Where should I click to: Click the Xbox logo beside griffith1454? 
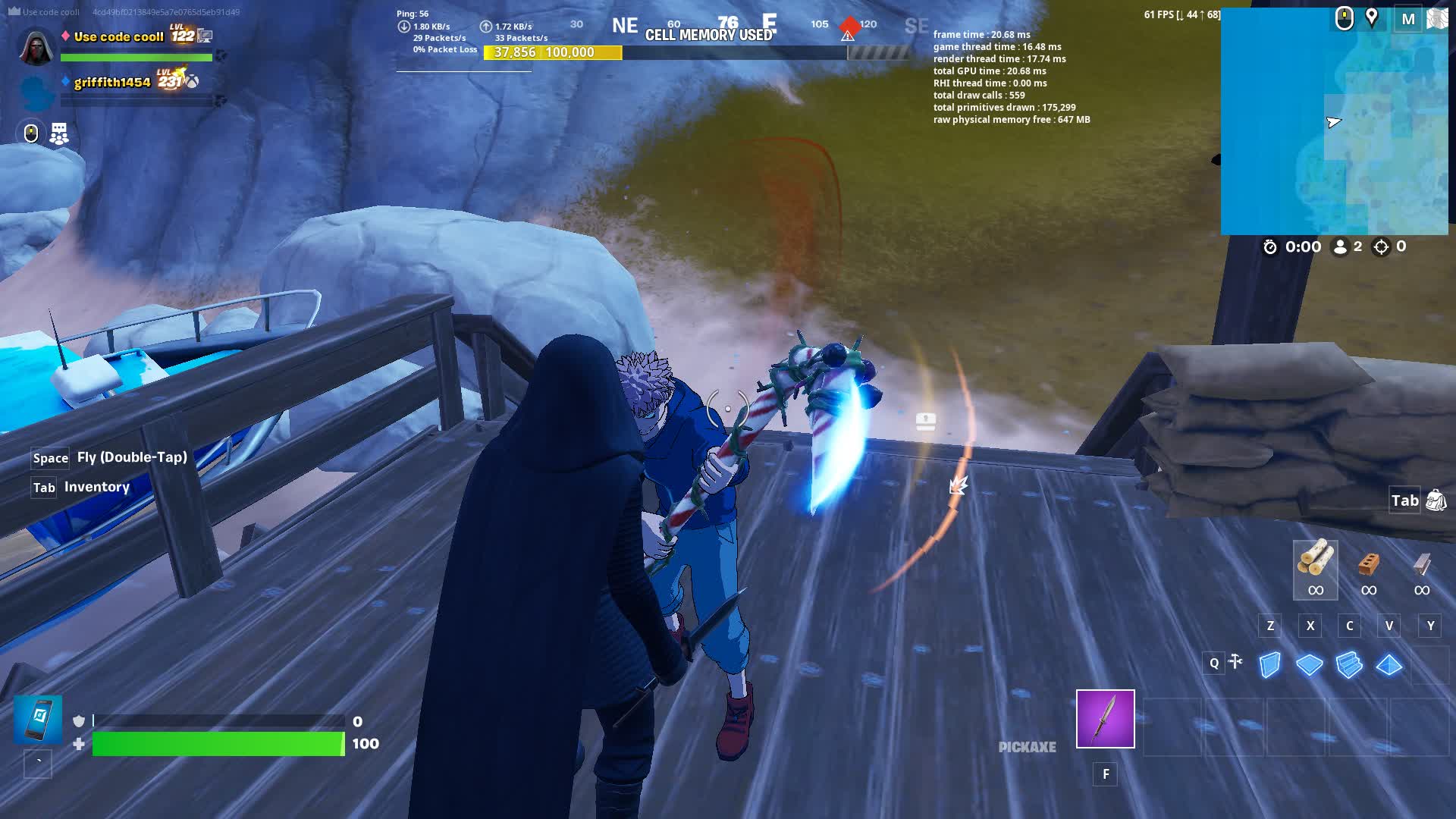tap(194, 84)
